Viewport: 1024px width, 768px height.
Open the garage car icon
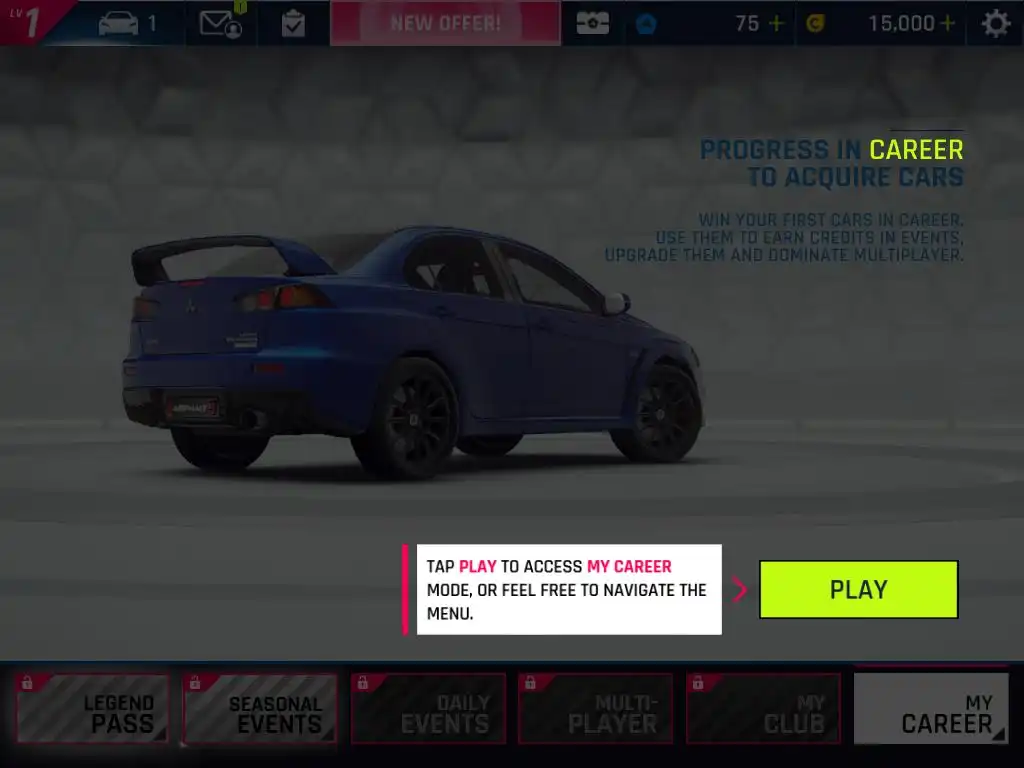pyautogui.click(x=119, y=23)
